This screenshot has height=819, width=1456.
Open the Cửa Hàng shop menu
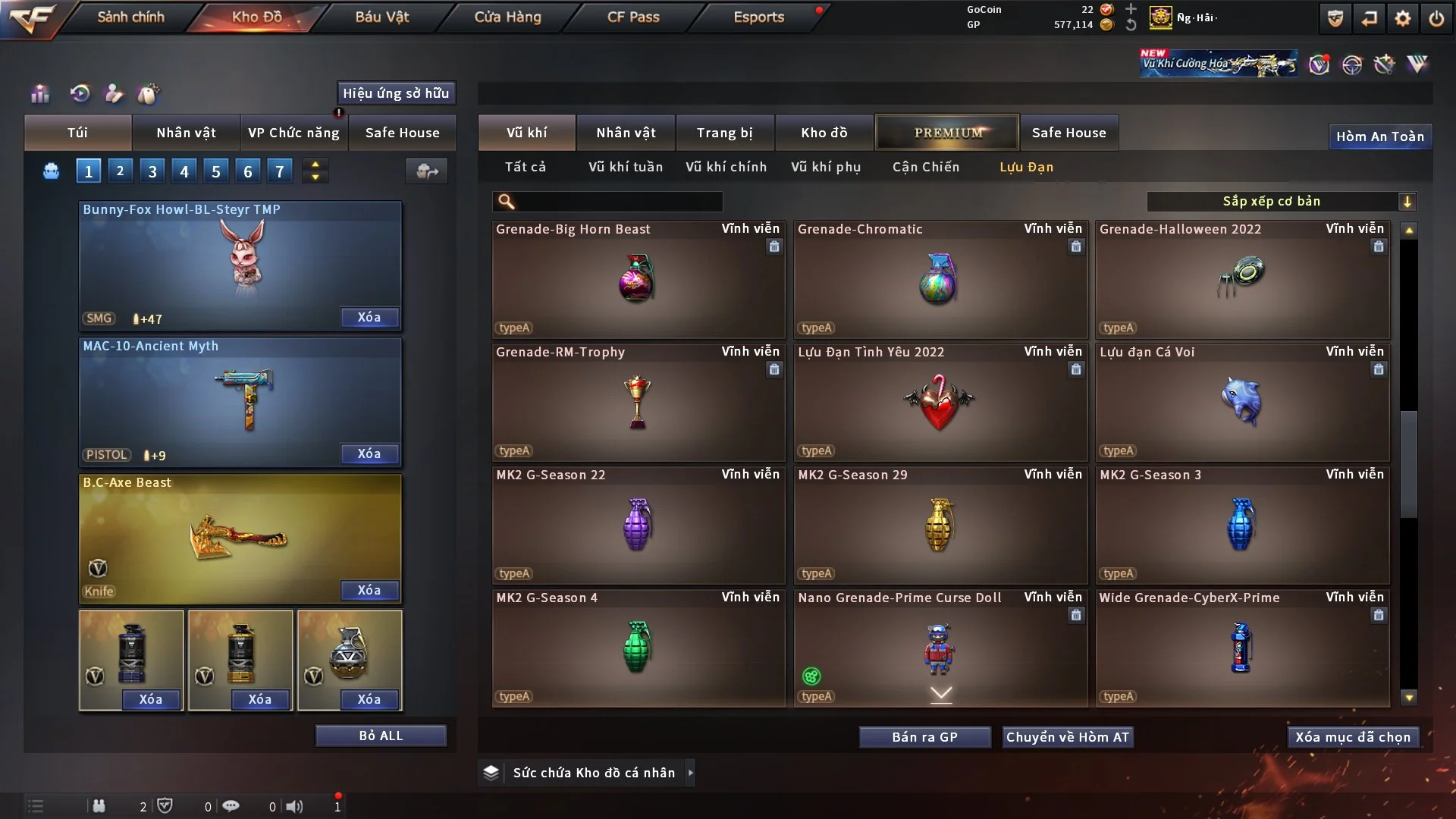click(507, 17)
